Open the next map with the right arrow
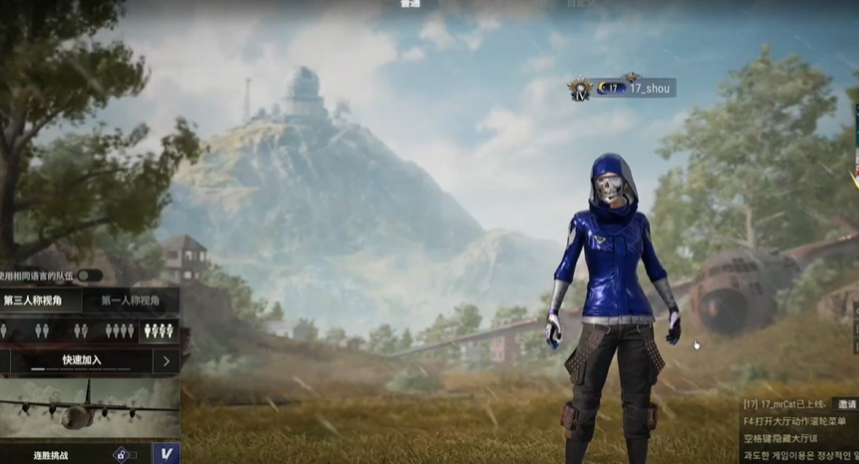859x464 pixels. click(x=166, y=360)
